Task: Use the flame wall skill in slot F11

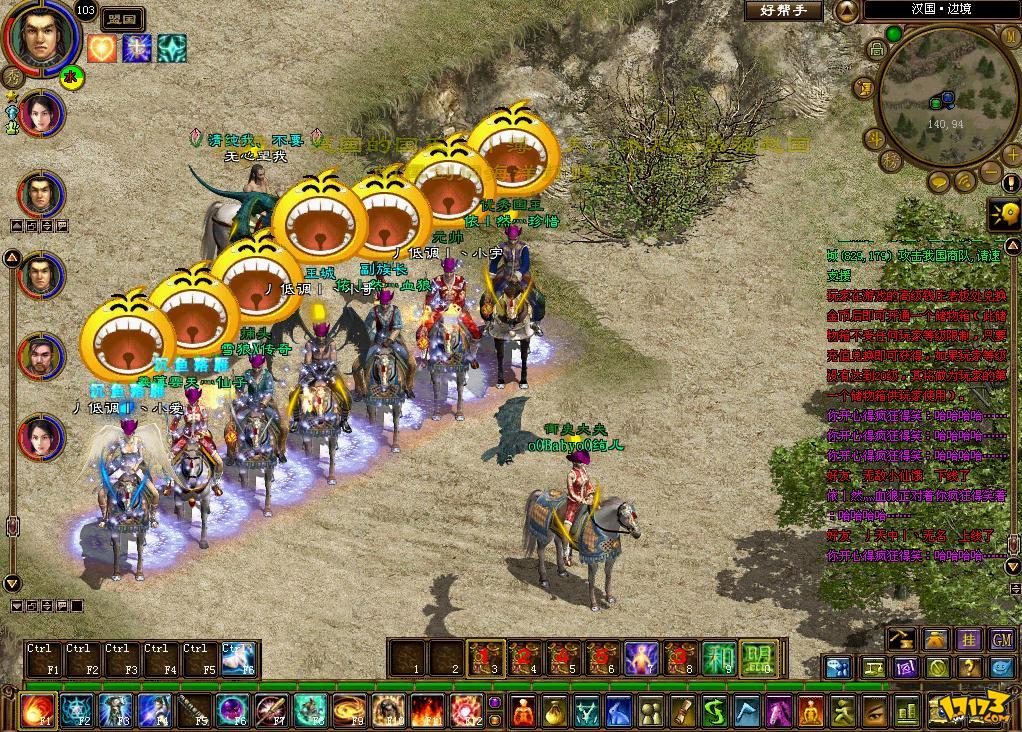Action: [427, 711]
